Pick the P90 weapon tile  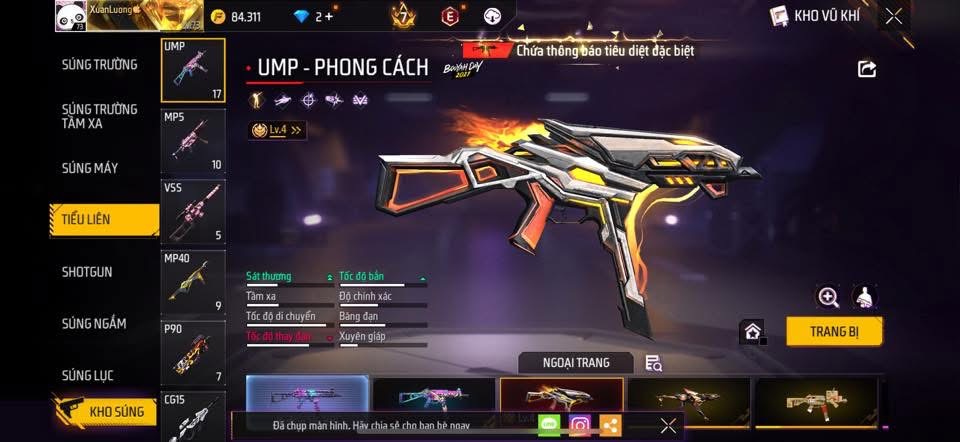tap(193, 352)
